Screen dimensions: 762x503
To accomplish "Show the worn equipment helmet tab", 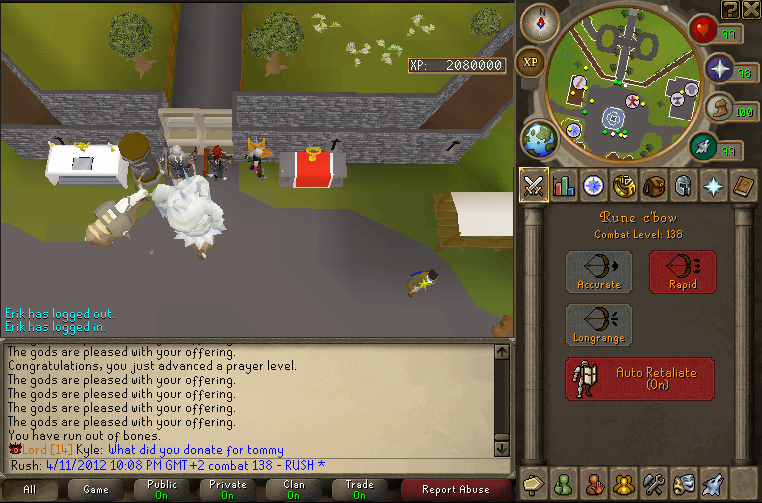I will [x=684, y=186].
